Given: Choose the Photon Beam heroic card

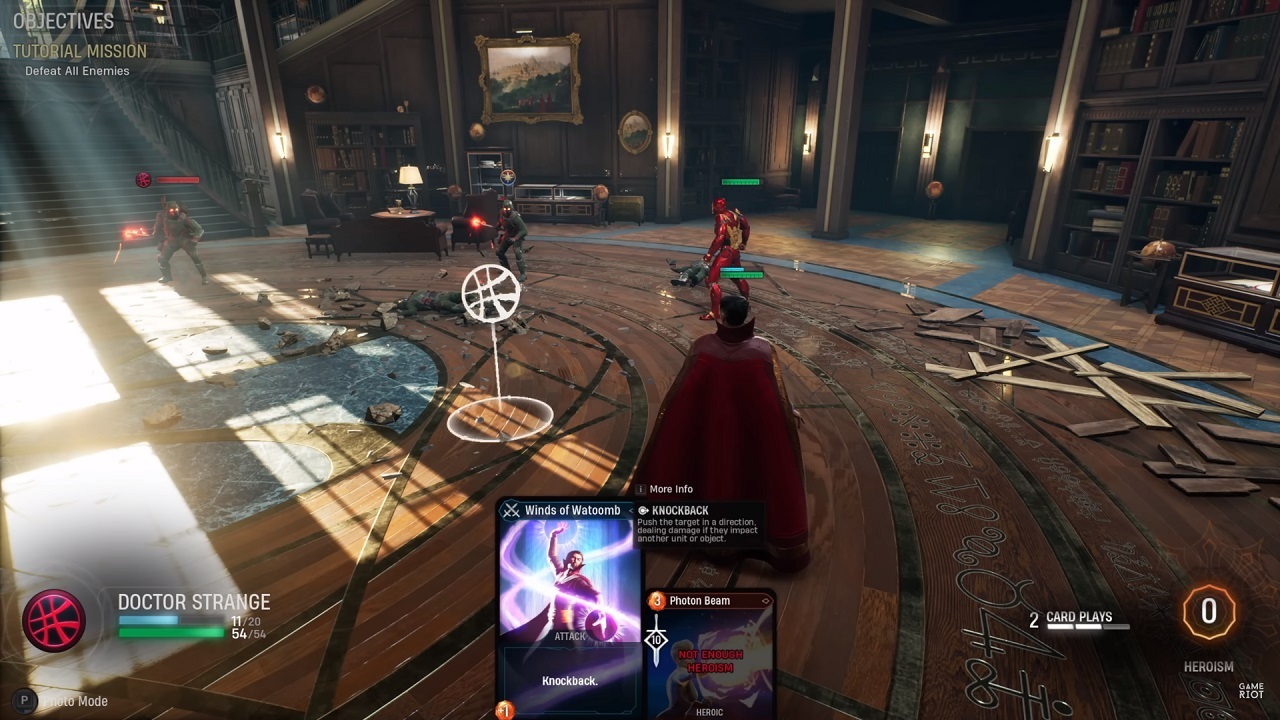Looking at the screenshot, I should point(710,655).
